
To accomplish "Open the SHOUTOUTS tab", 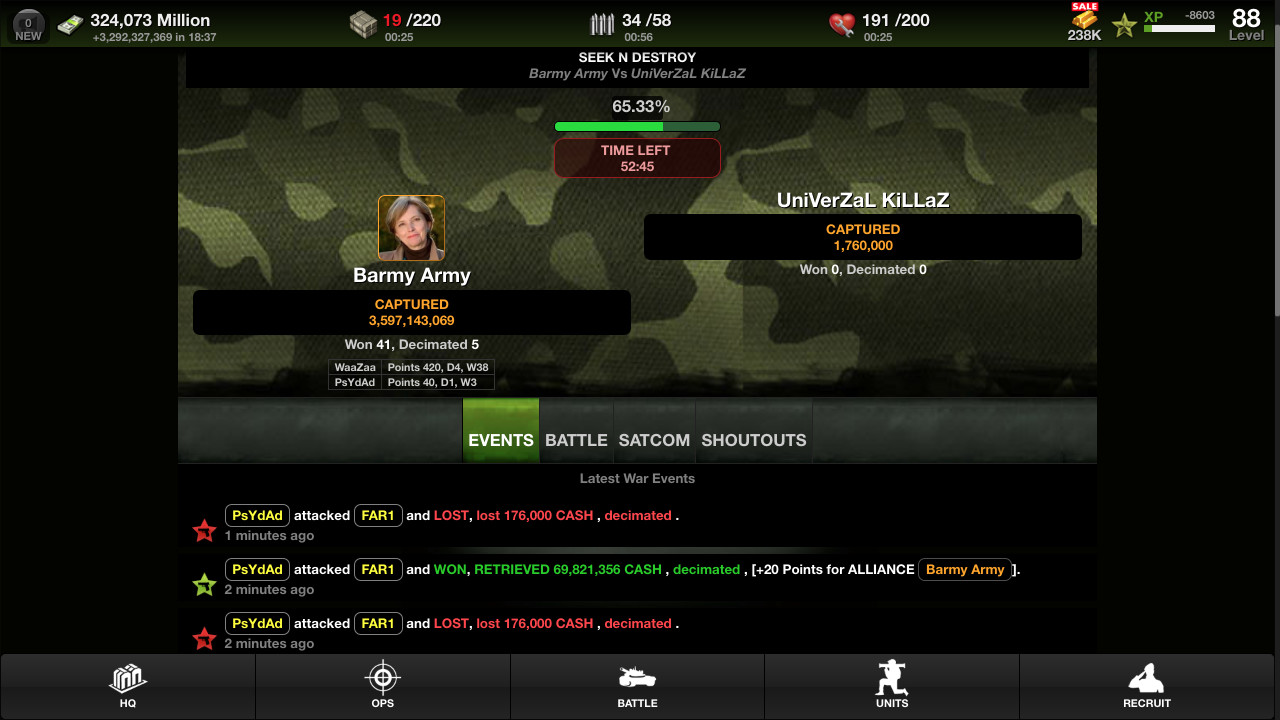I will pyautogui.click(x=754, y=440).
